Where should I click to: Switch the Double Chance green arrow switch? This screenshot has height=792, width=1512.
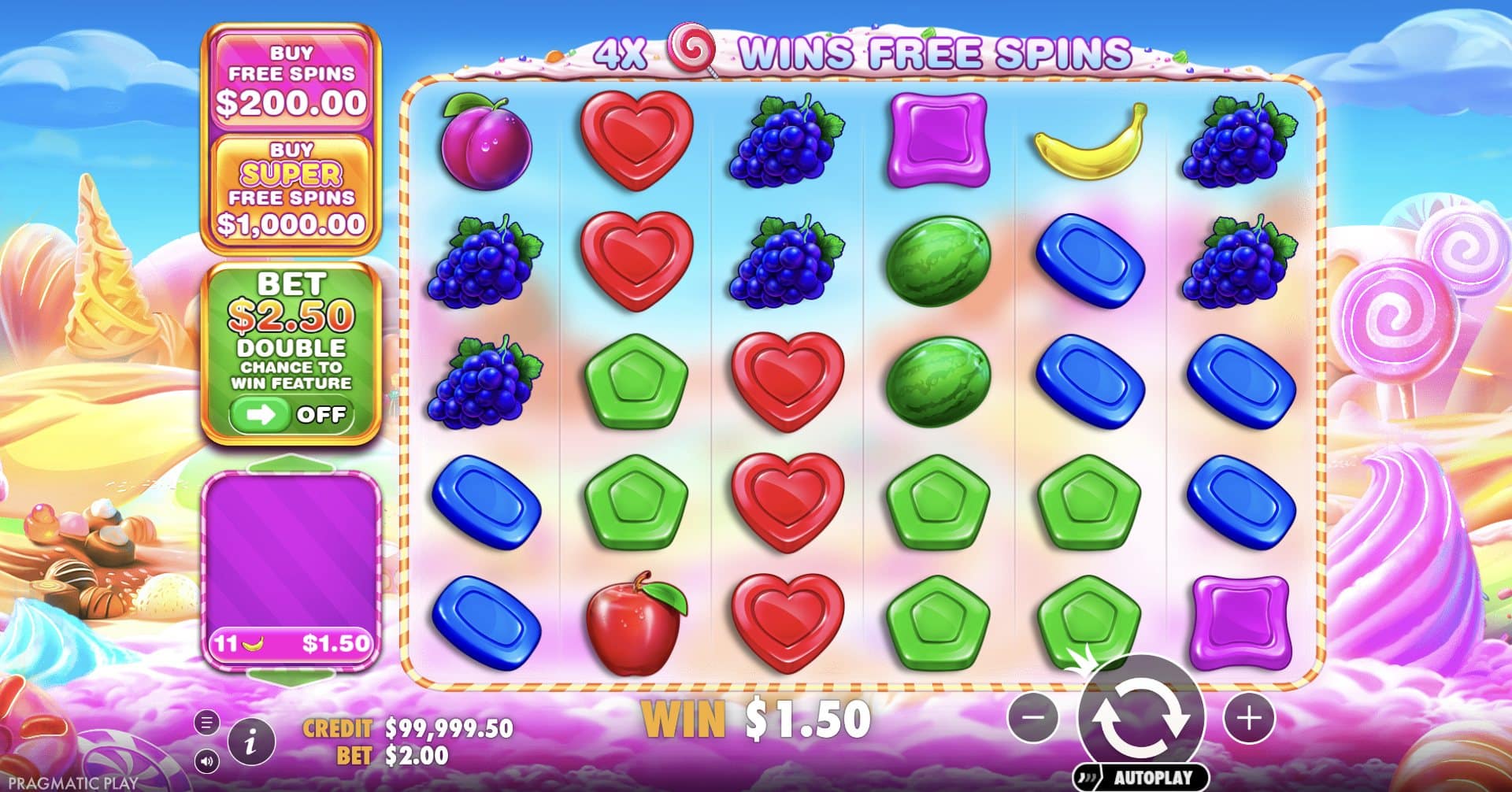(x=260, y=415)
